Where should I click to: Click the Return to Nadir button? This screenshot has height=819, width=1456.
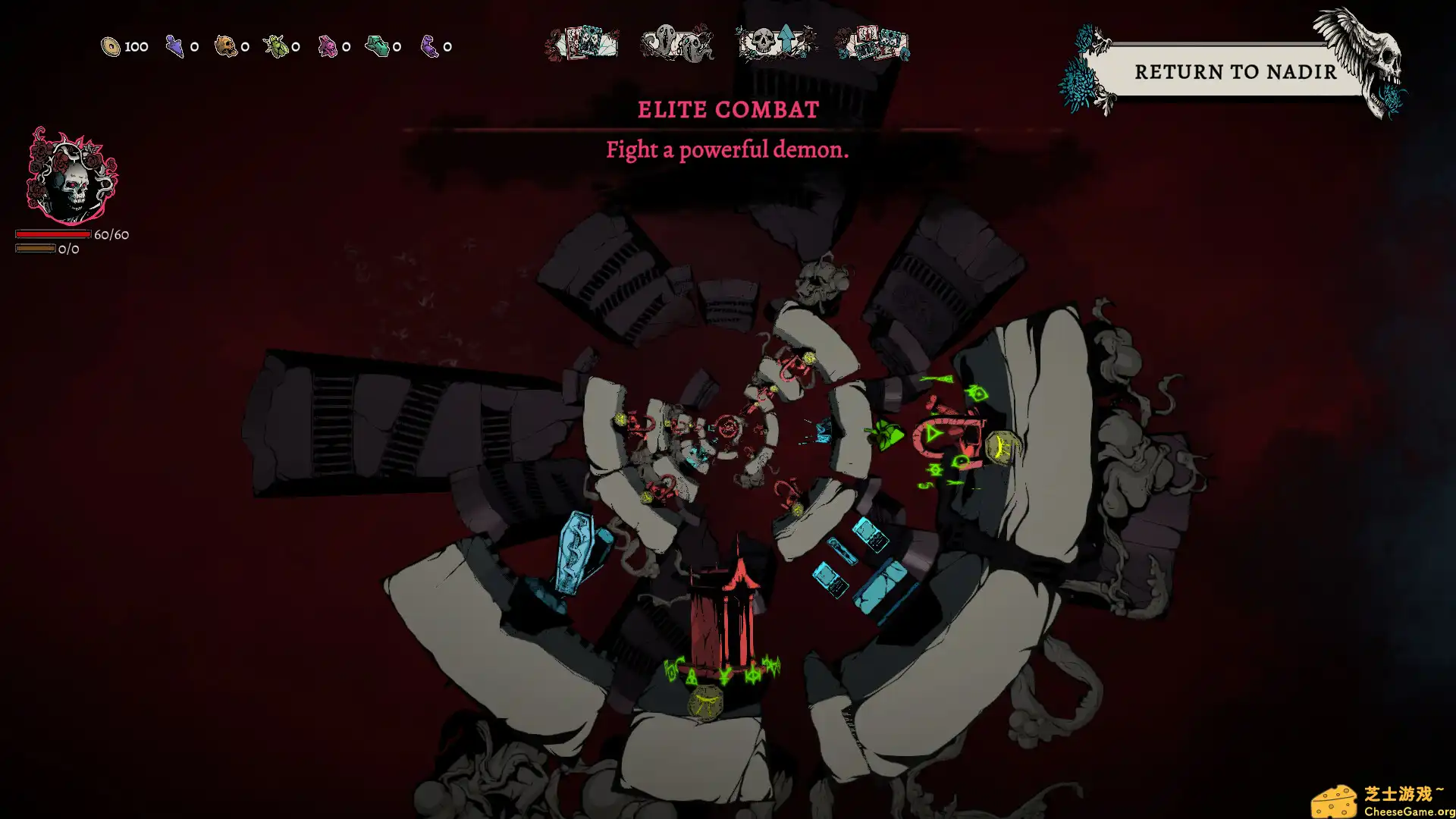click(x=1235, y=71)
